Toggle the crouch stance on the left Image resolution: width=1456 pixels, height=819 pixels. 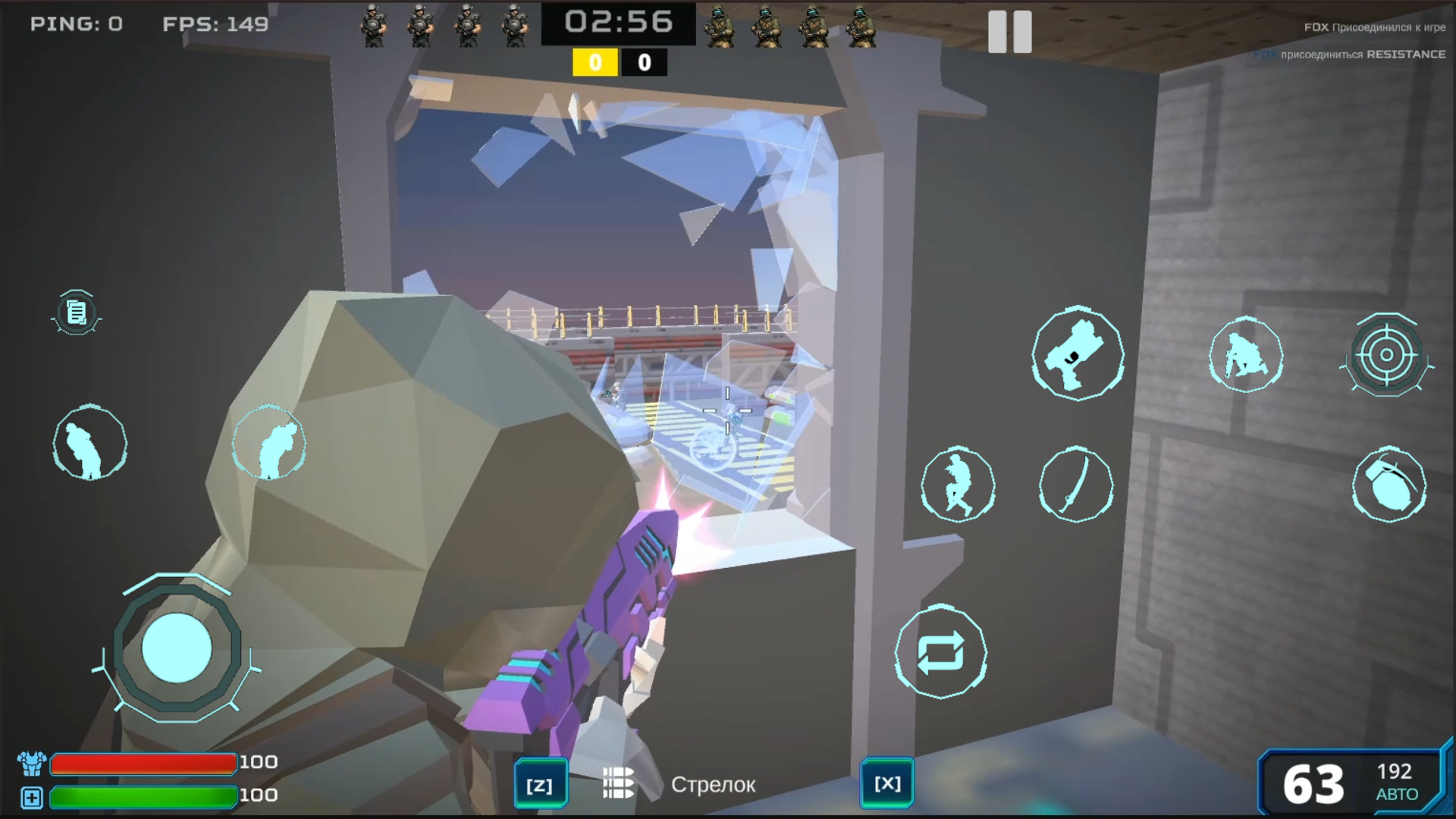coord(89,444)
